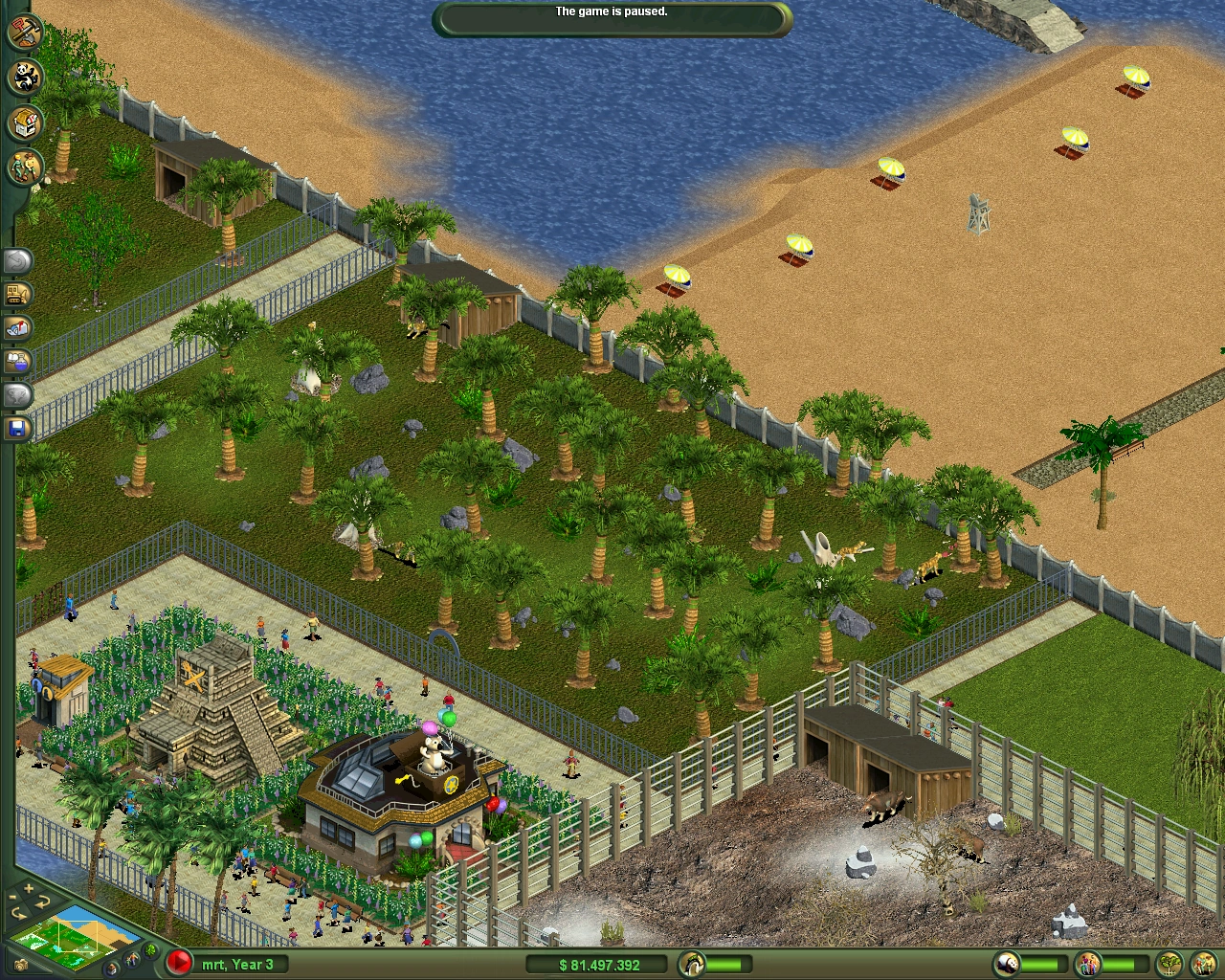This screenshot has width=1225, height=980.
Task: View zoo awards with the trophy icon
Action: coord(16,395)
